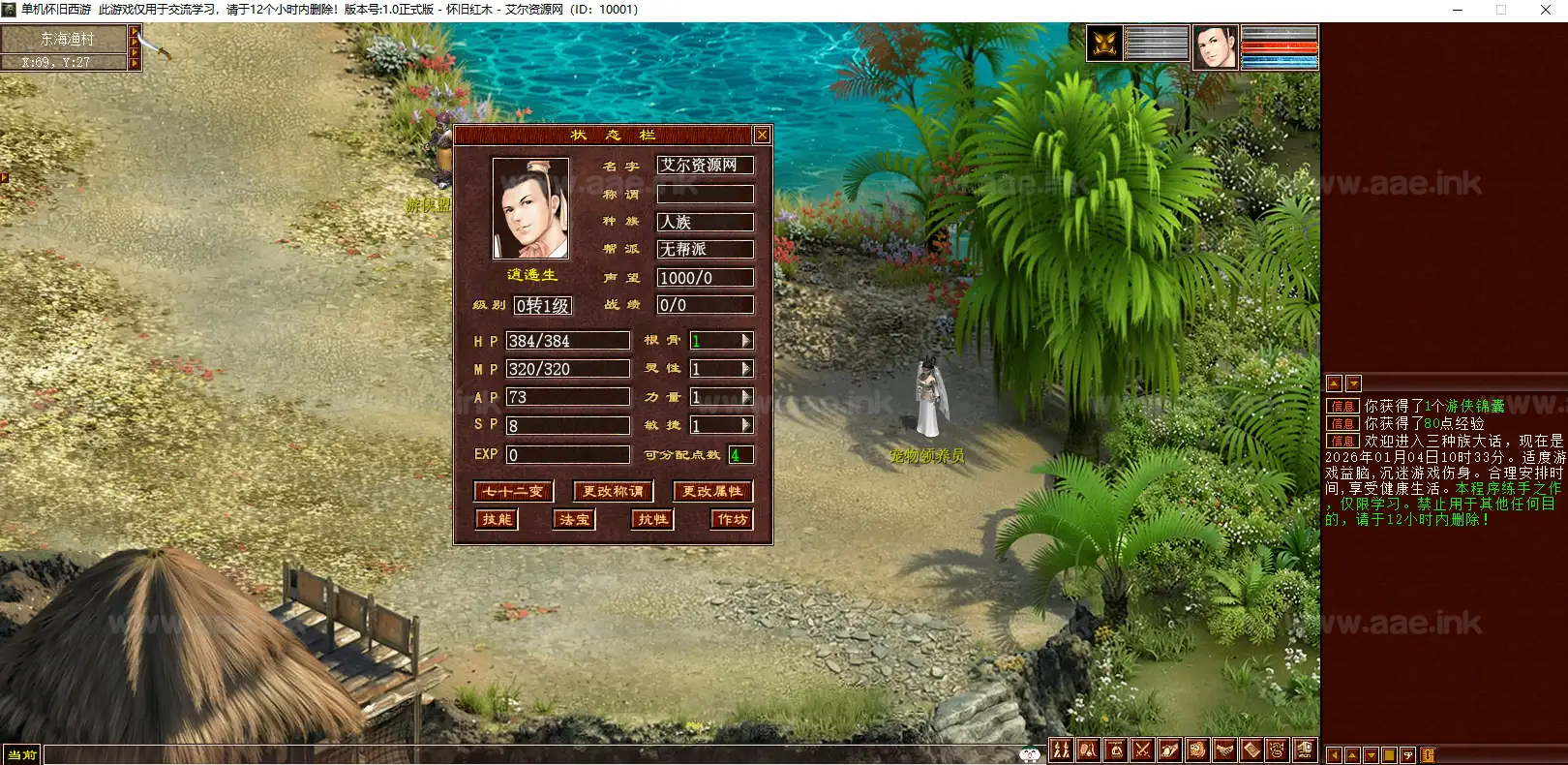Open the 作坊 workshop page
Image resolution: width=1568 pixels, height=765 pixels.
pos(732,520)
